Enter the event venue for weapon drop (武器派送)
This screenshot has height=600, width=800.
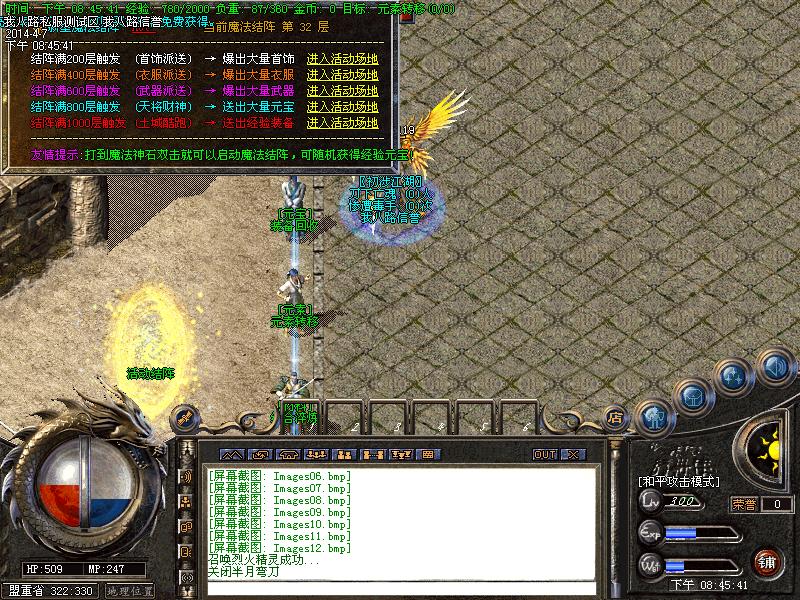tap(342, 91)
